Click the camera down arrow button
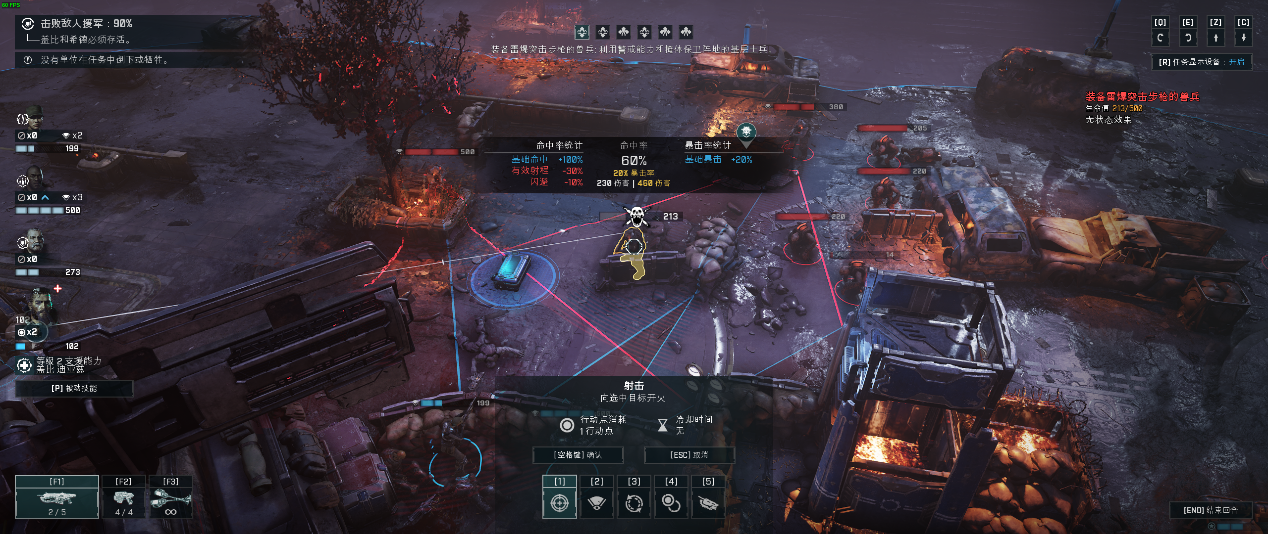 (1243, 37)
